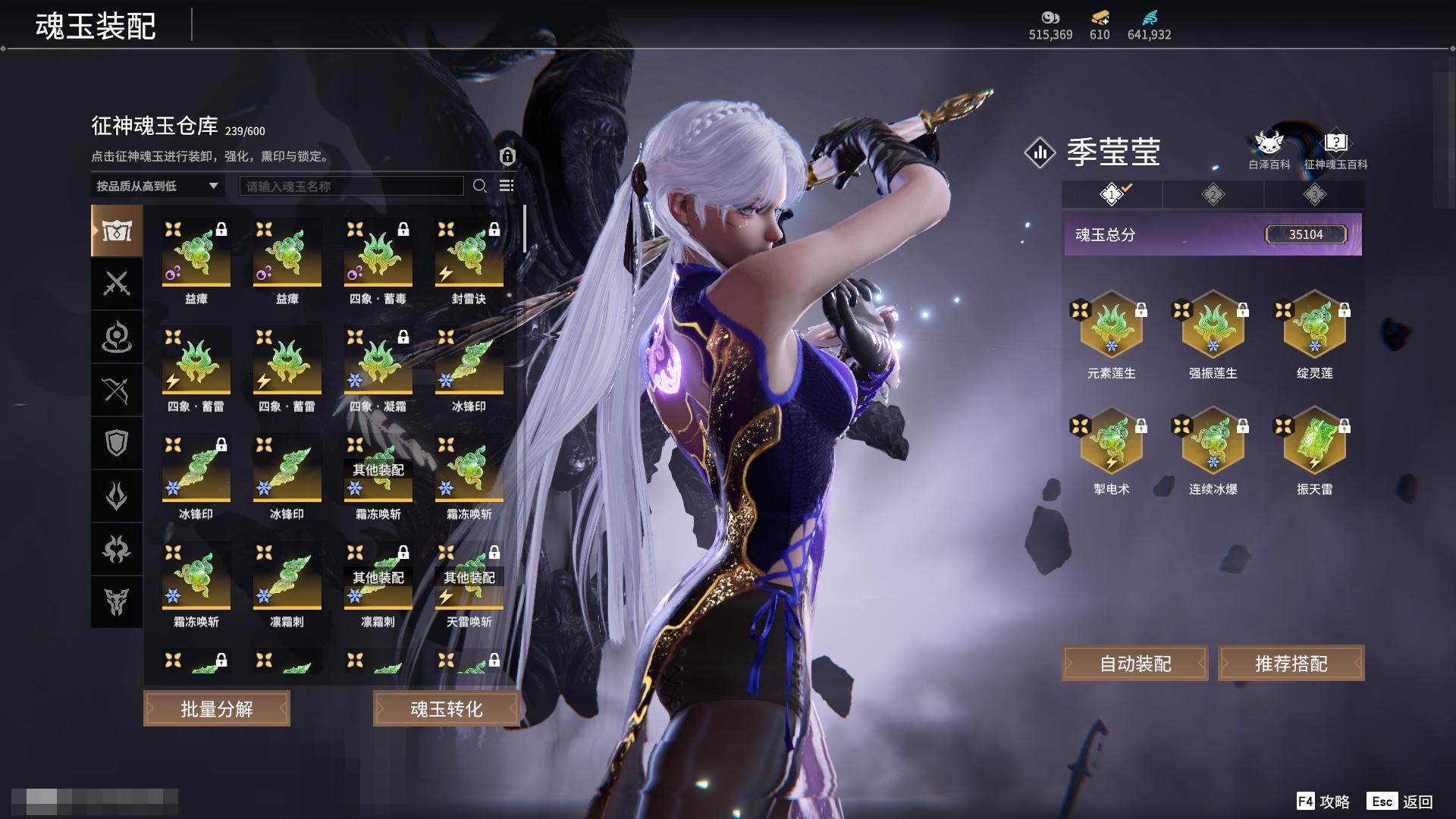Viewport: 1456px width, 819px height.
Task: Switch to the shield category tab
Action: pyautogui.click(x=117, y=443)
